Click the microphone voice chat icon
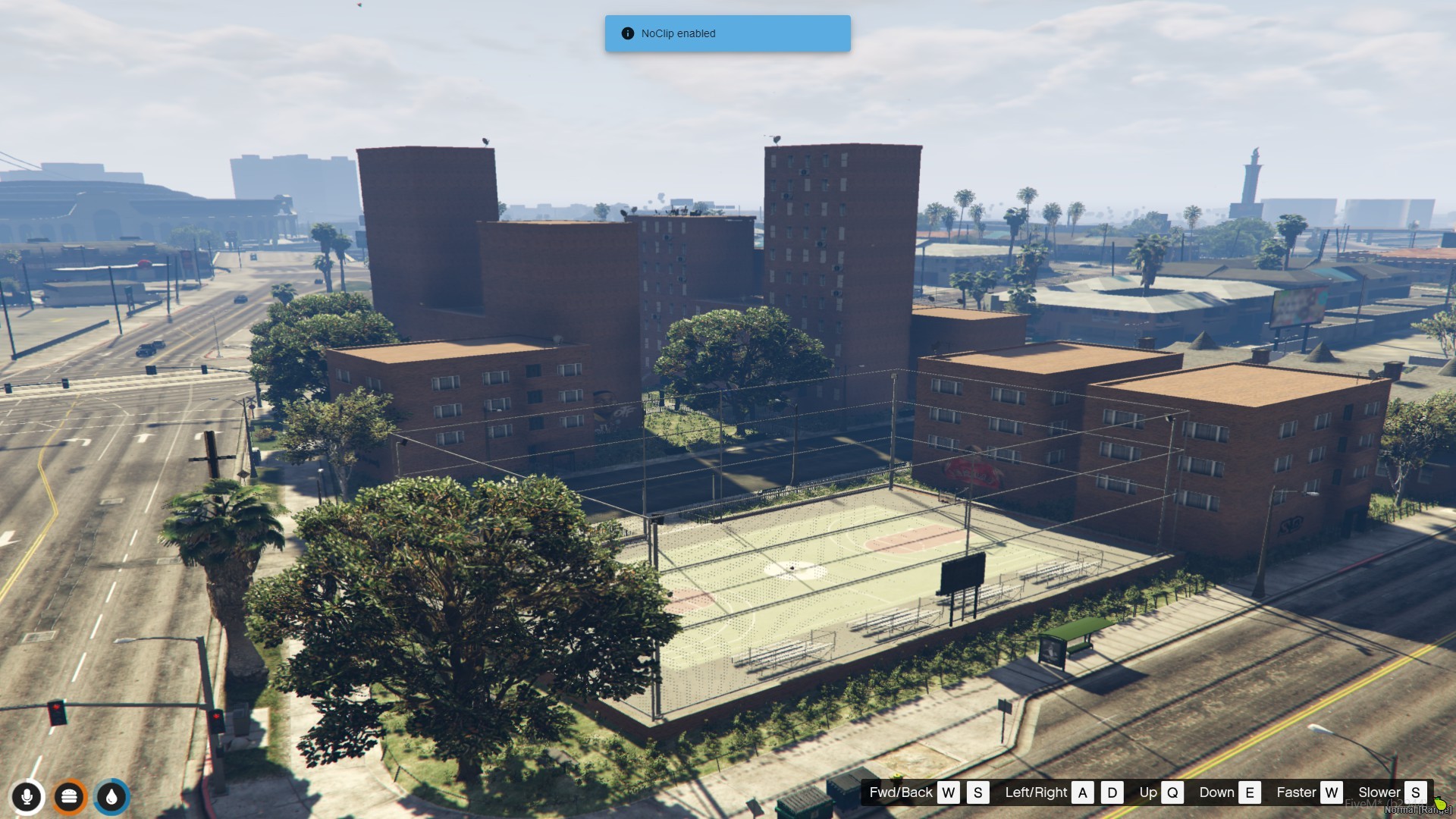This screenshot has height=819, width=1456. (x=27, y=796)
